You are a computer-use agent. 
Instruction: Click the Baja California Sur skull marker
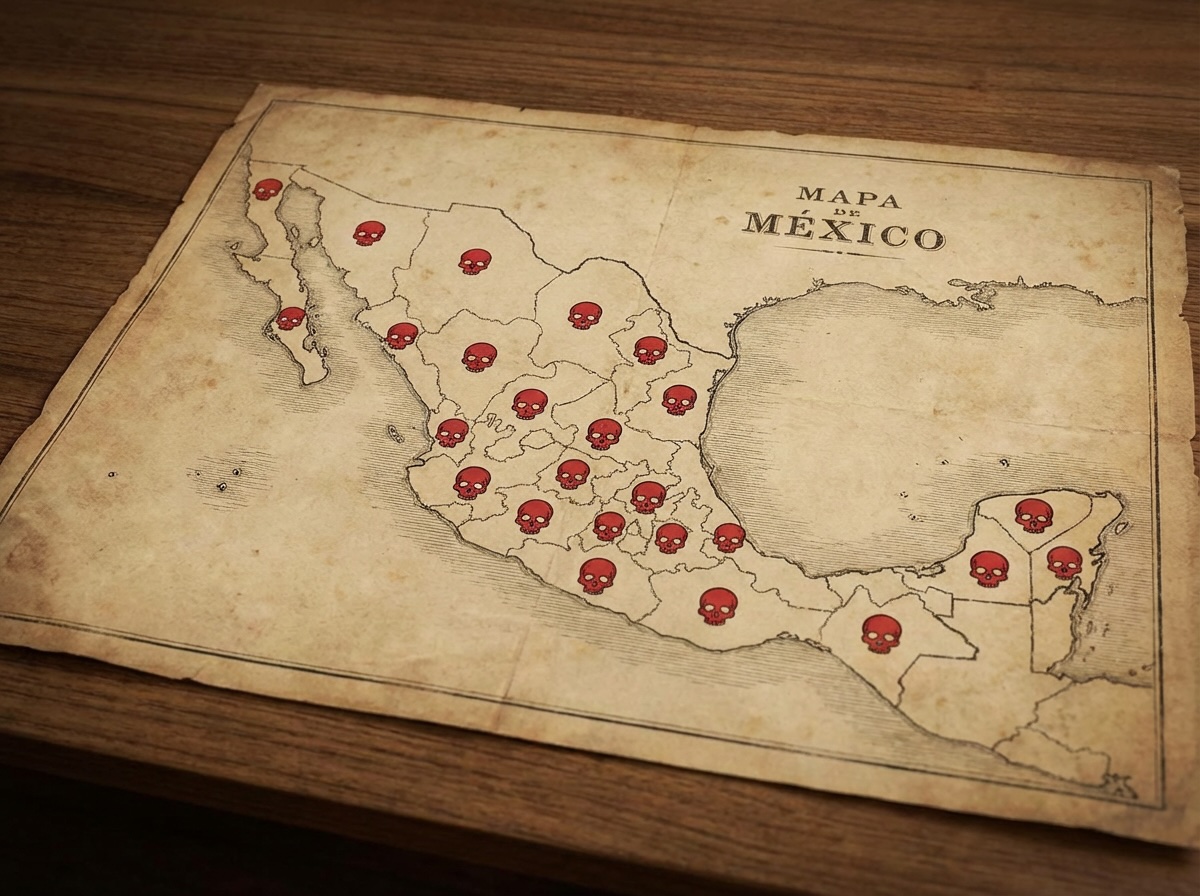coord(290,318)
